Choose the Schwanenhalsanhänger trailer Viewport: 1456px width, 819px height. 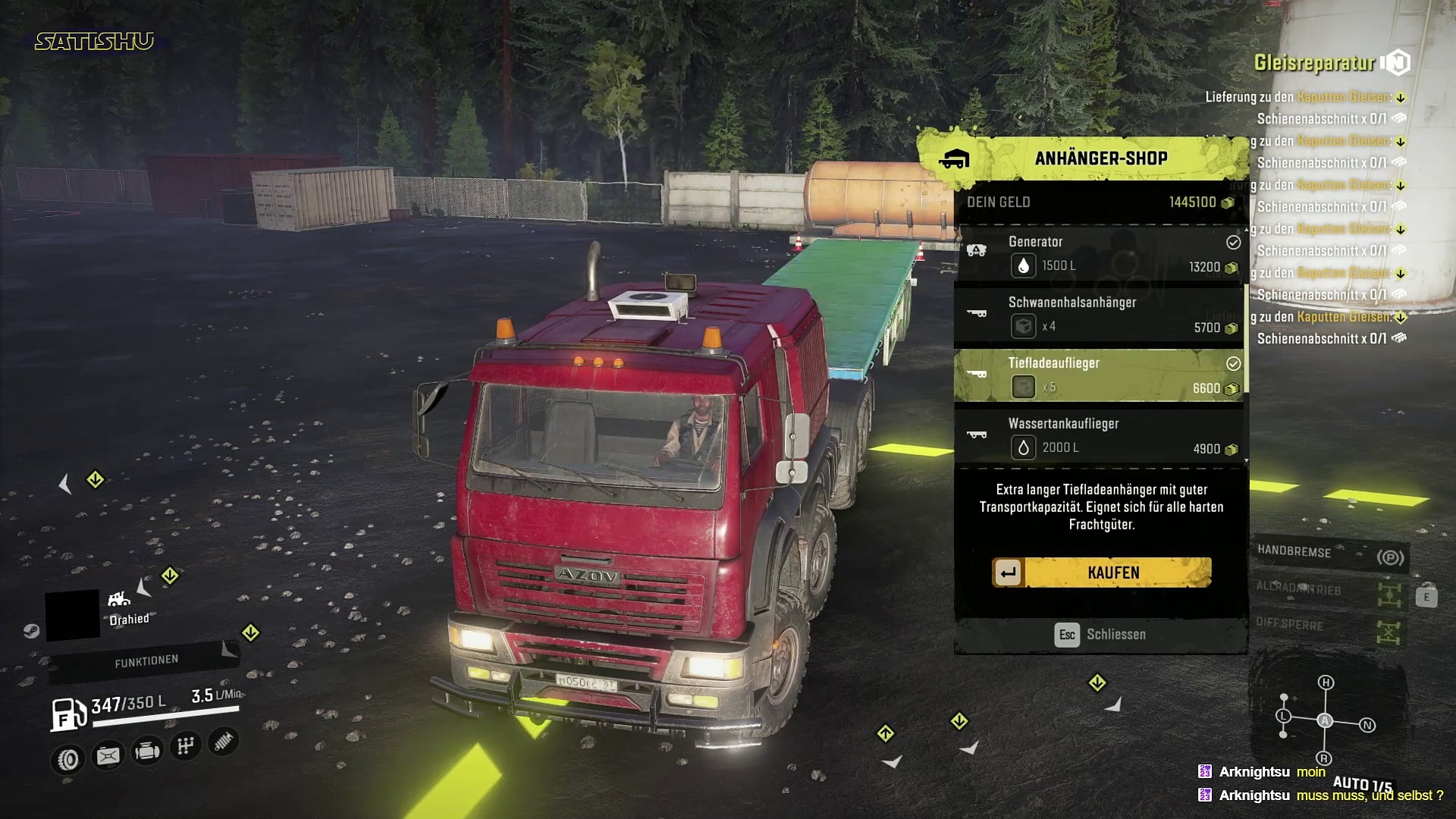pos(1100,315)
